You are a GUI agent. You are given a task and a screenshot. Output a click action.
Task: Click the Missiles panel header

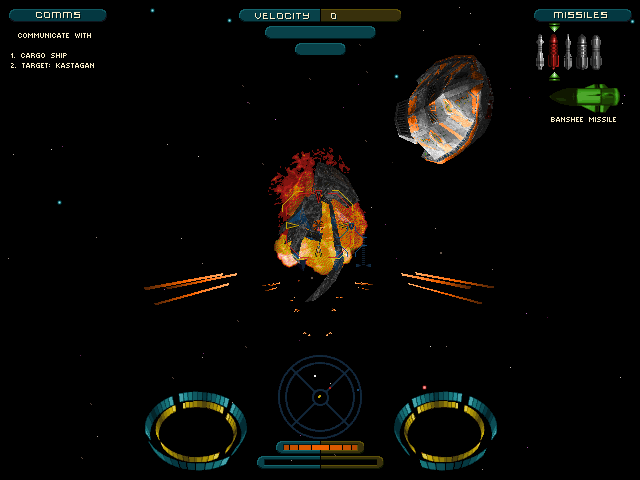(x=582, y=15)
